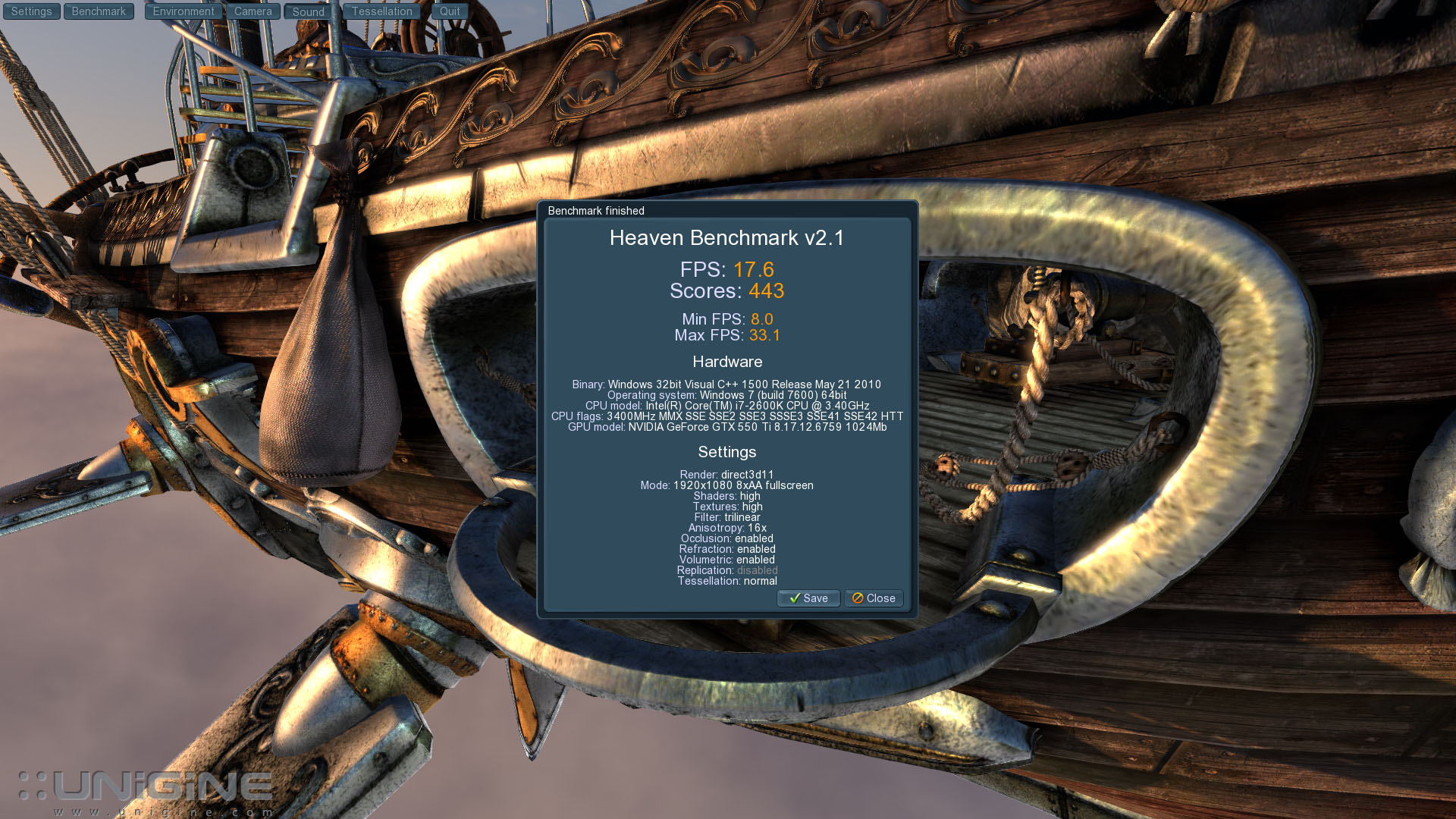
Task: Click the Benchmark button
Action: [x=99, y=11]
